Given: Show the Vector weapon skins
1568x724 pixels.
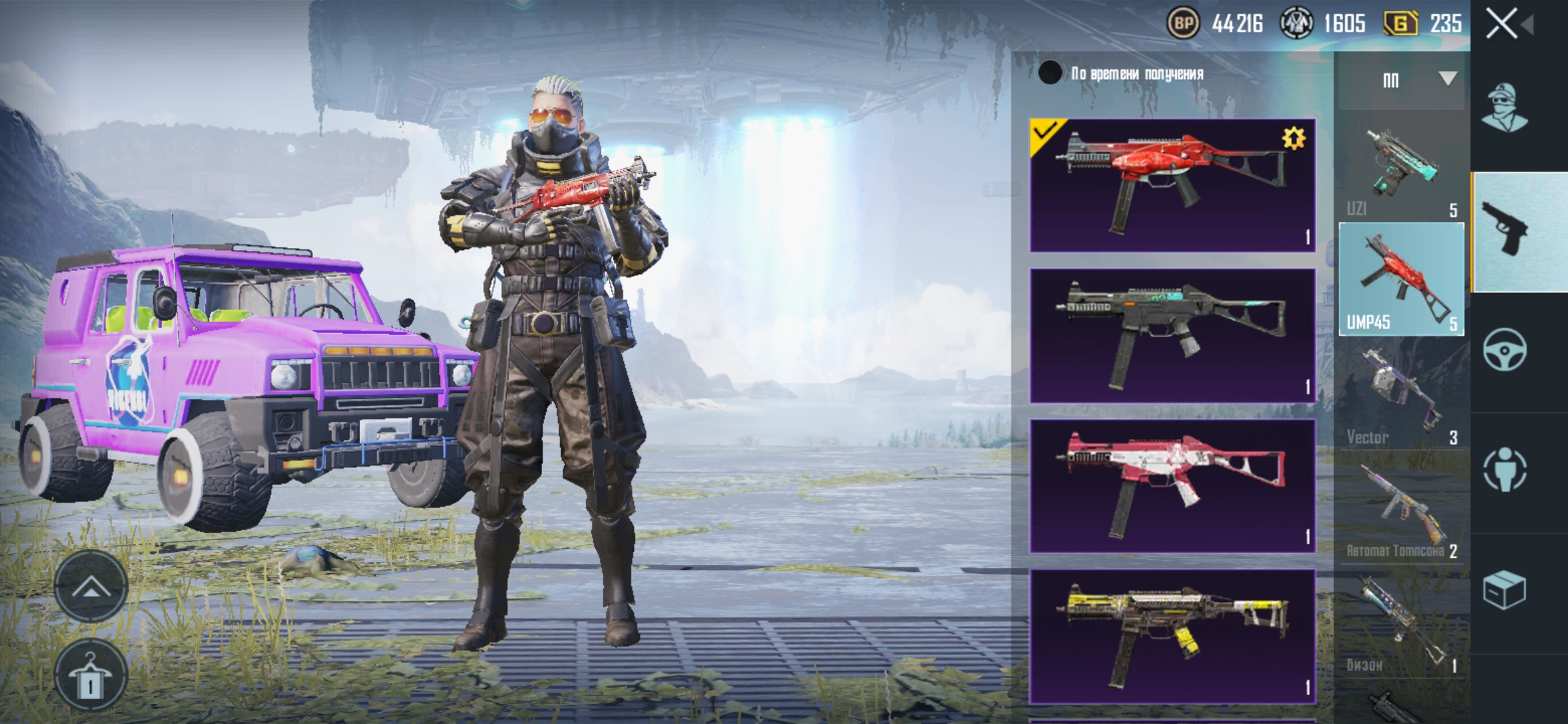Looking at the screenshot, I should [x=1401, y=398].
